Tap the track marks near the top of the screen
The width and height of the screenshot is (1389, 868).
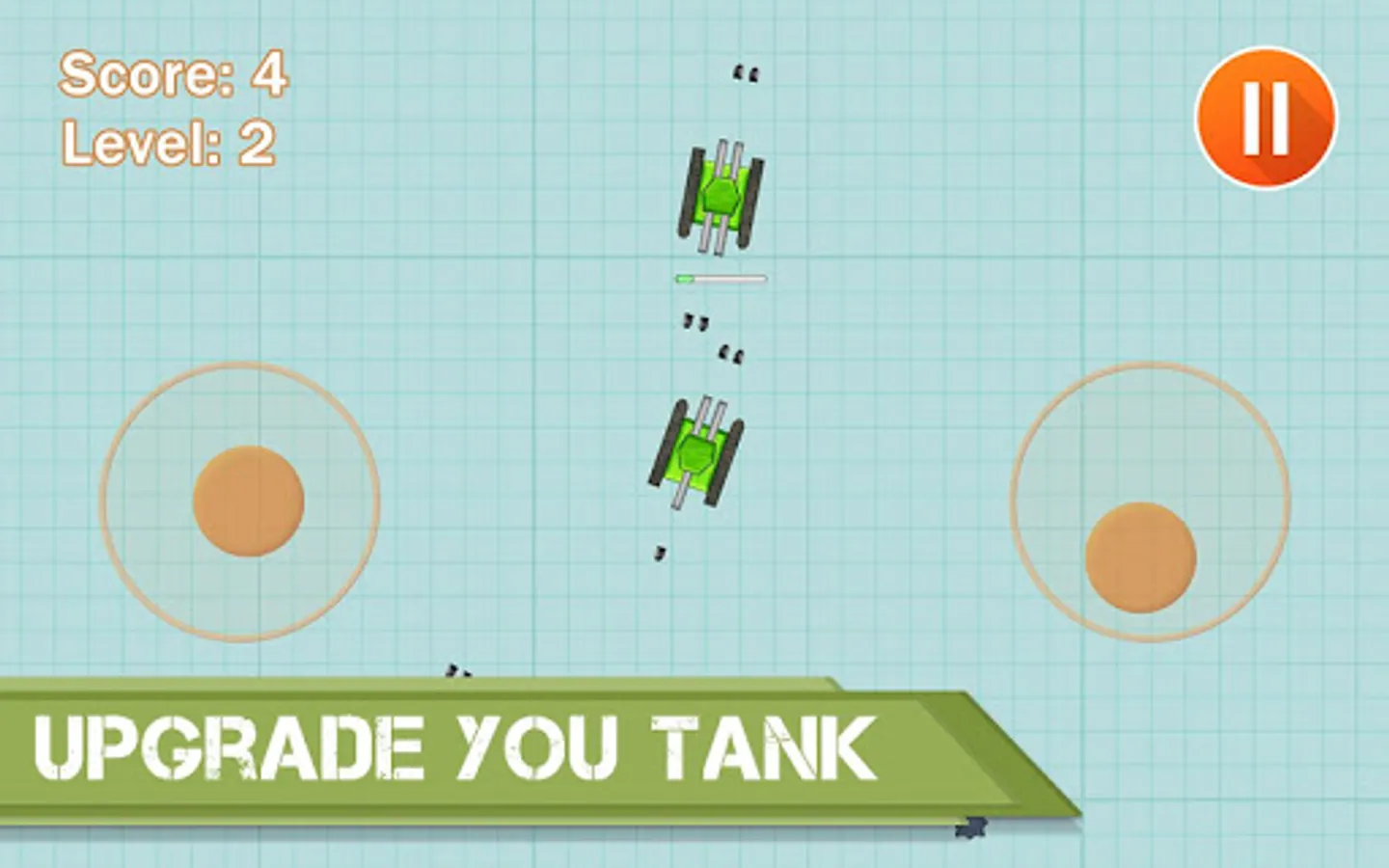click(x=748, y=70)
